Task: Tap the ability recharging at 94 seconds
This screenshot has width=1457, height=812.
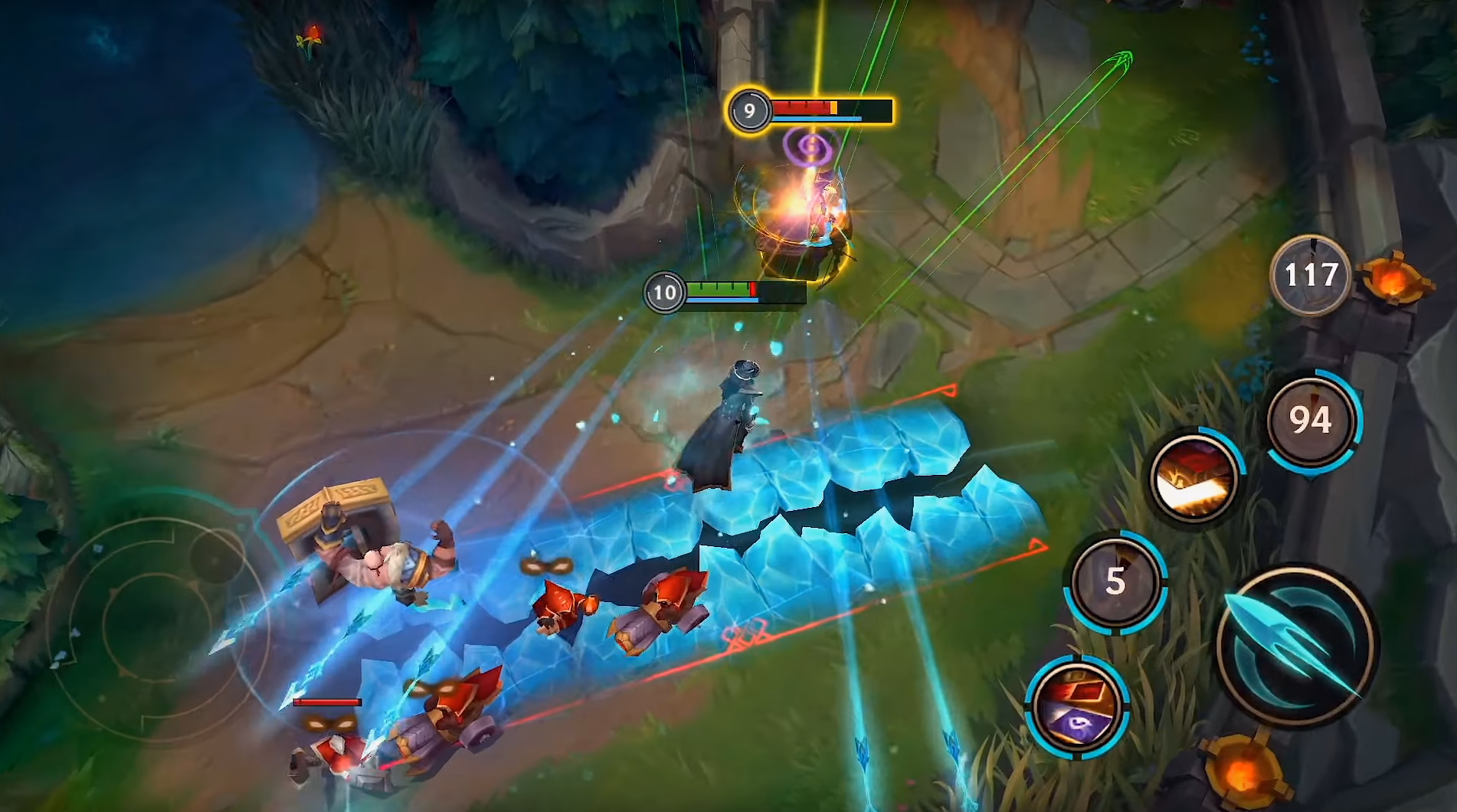Action: [x=1311, y=421]
